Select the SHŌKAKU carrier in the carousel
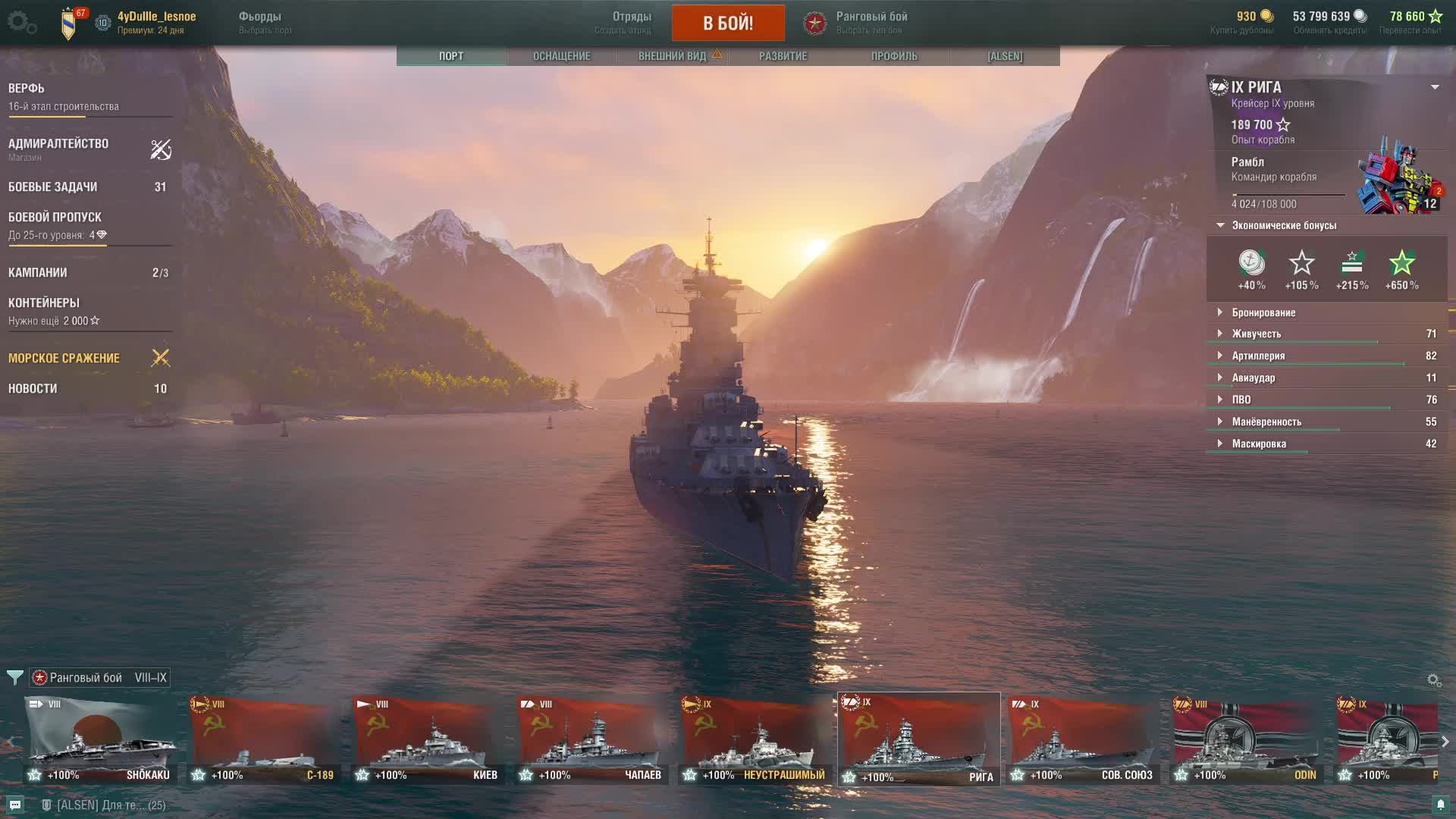The image size is (1456, 819). pos(100,740)
